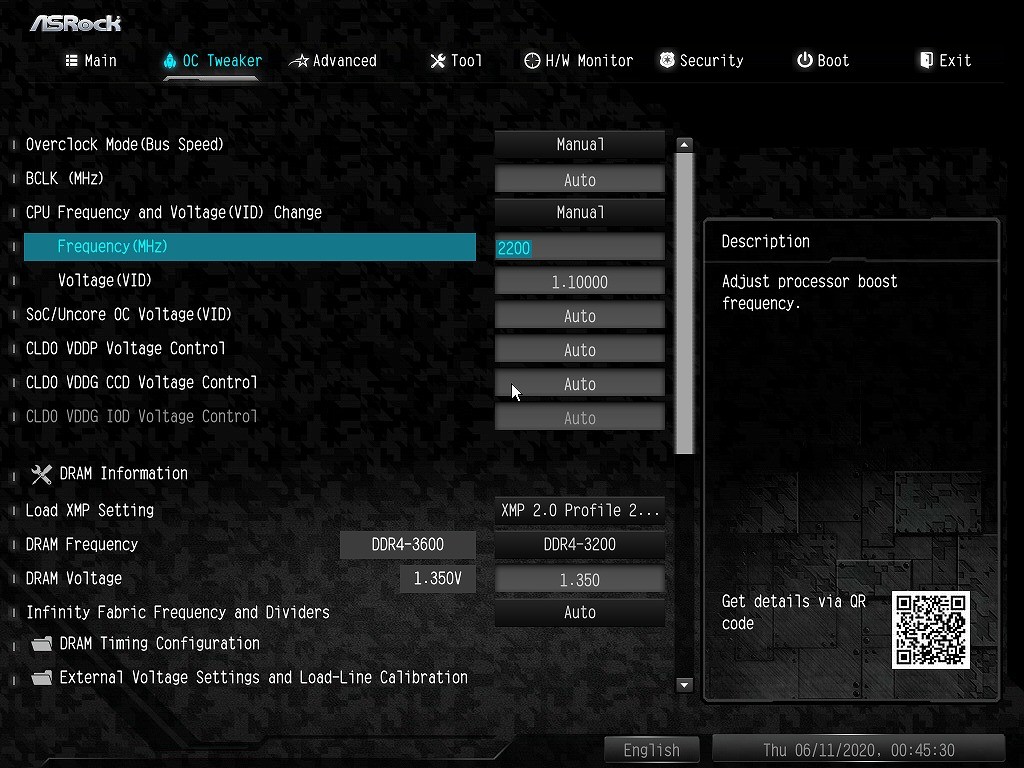This screenshot has height=768, width=1024.
Task: Open the DRAM Timing Configuration folder
Action: coord(159,644)
